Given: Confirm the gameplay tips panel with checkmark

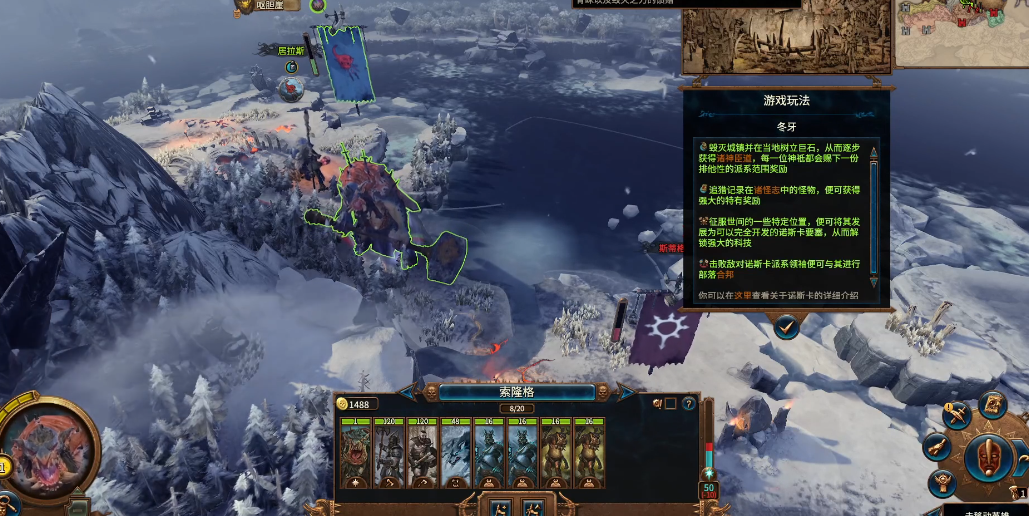Looking at the screenshot, I should click(786, 325).
